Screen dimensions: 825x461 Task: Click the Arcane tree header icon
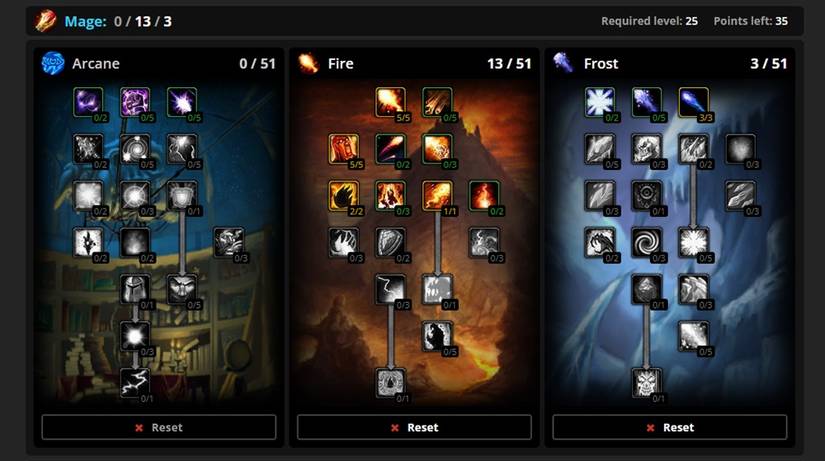tap(52, 64)
